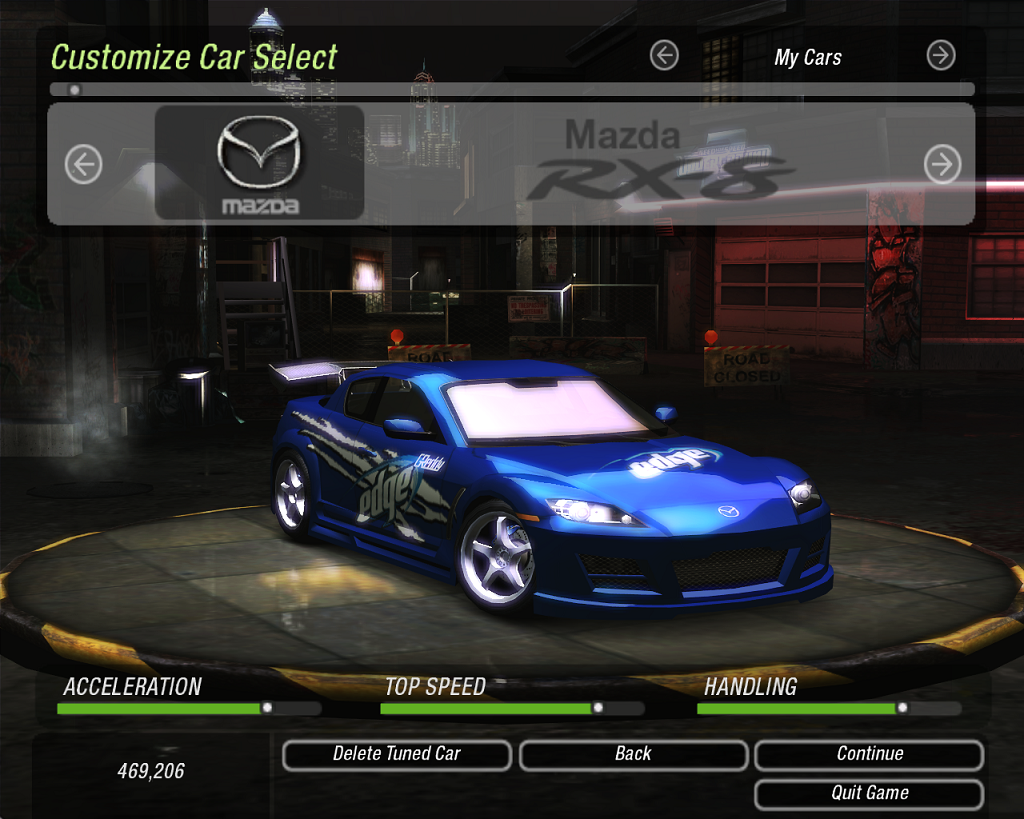1024x819 pixels.
Task: Click the car list scrollbar handle
Action: coord(74,89)
